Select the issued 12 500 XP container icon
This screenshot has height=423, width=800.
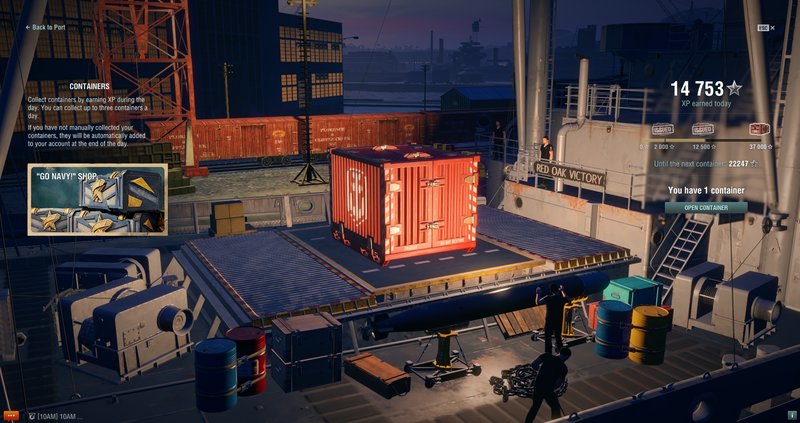click(703, 129)
